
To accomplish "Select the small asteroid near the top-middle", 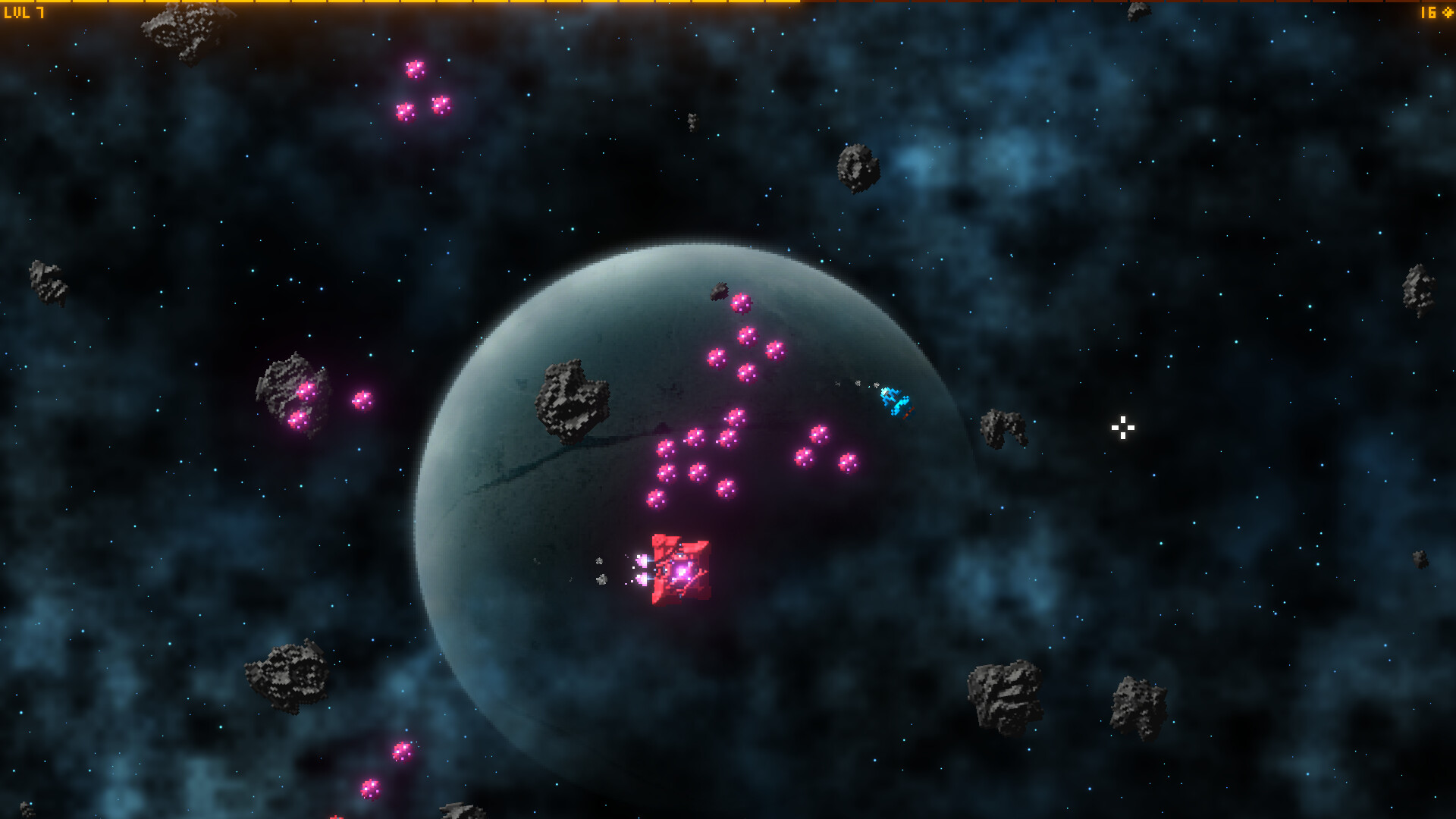I will 692,121.
